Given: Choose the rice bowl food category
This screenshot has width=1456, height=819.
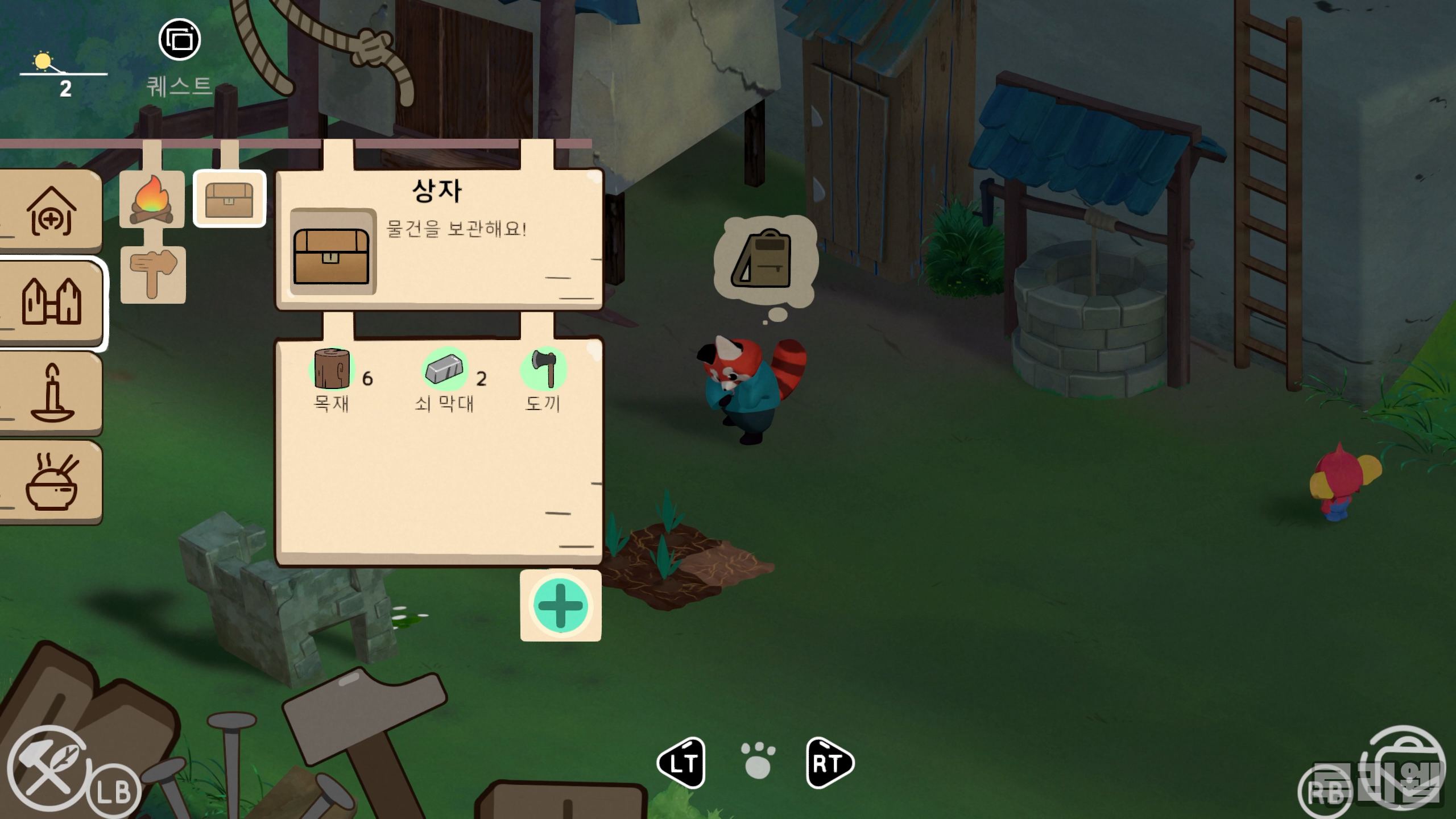Looking at the screenshot, I should pos(51,482).
